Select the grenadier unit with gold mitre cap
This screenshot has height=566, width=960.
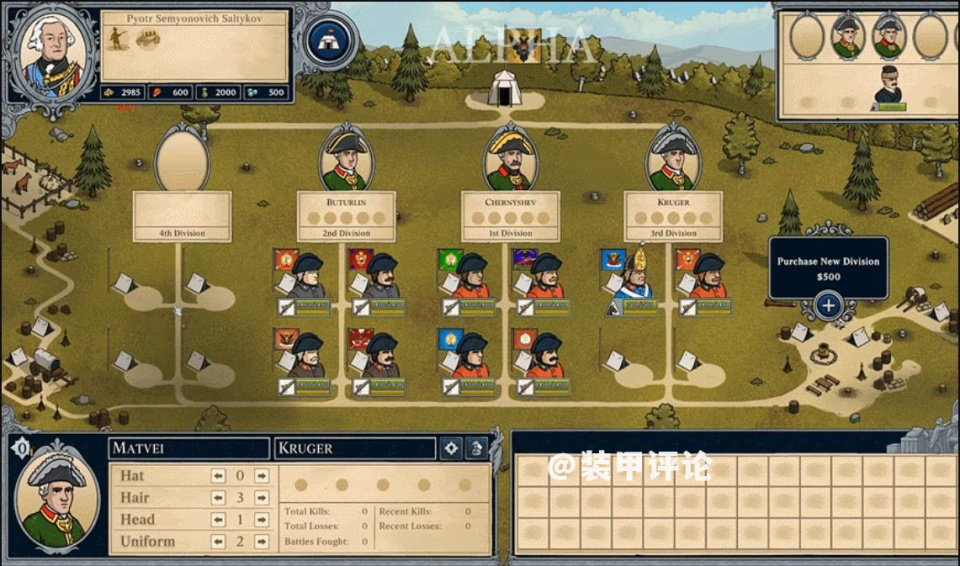click(634, 274)
